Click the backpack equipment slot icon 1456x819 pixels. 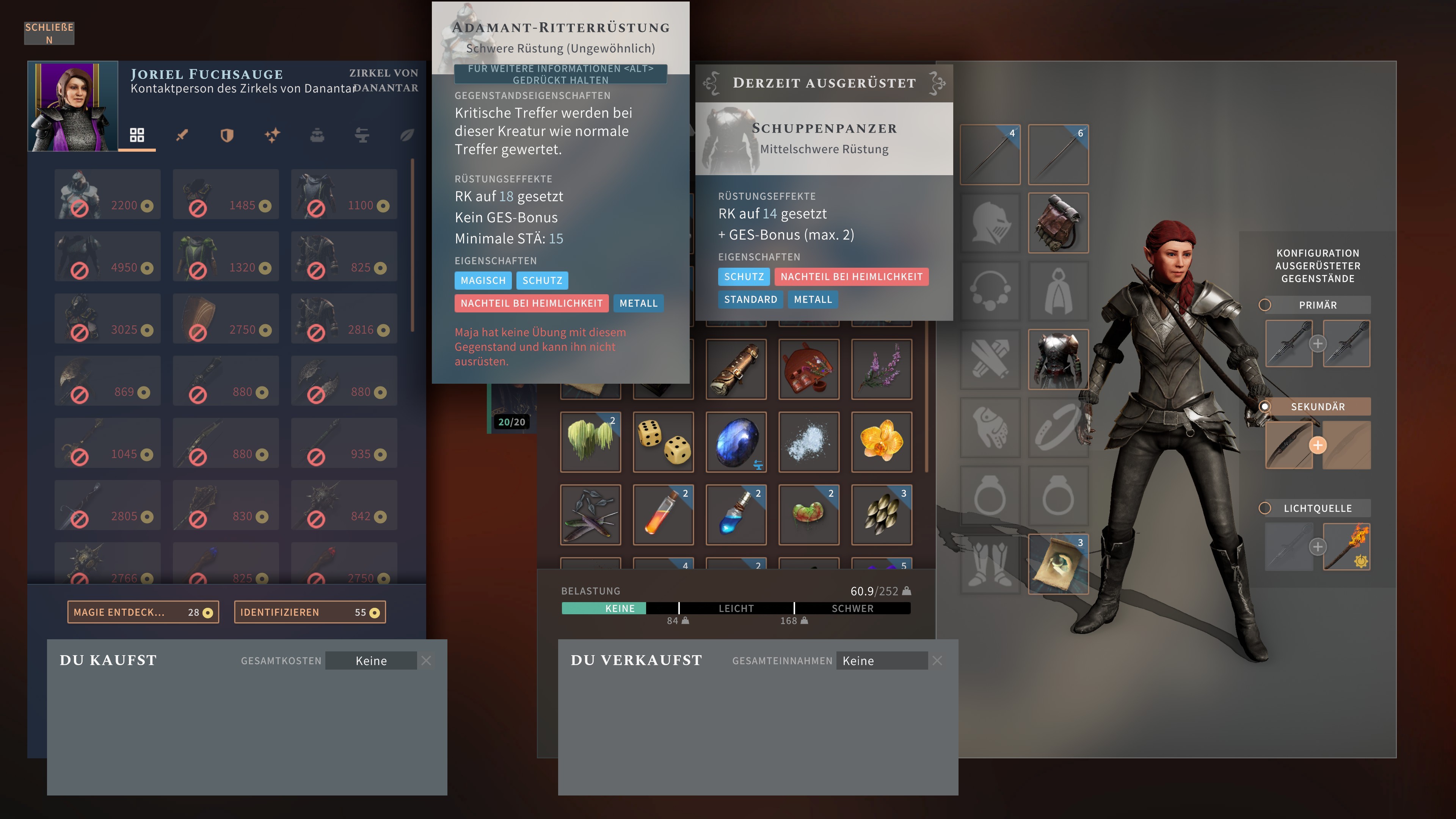pos(1058,222)
